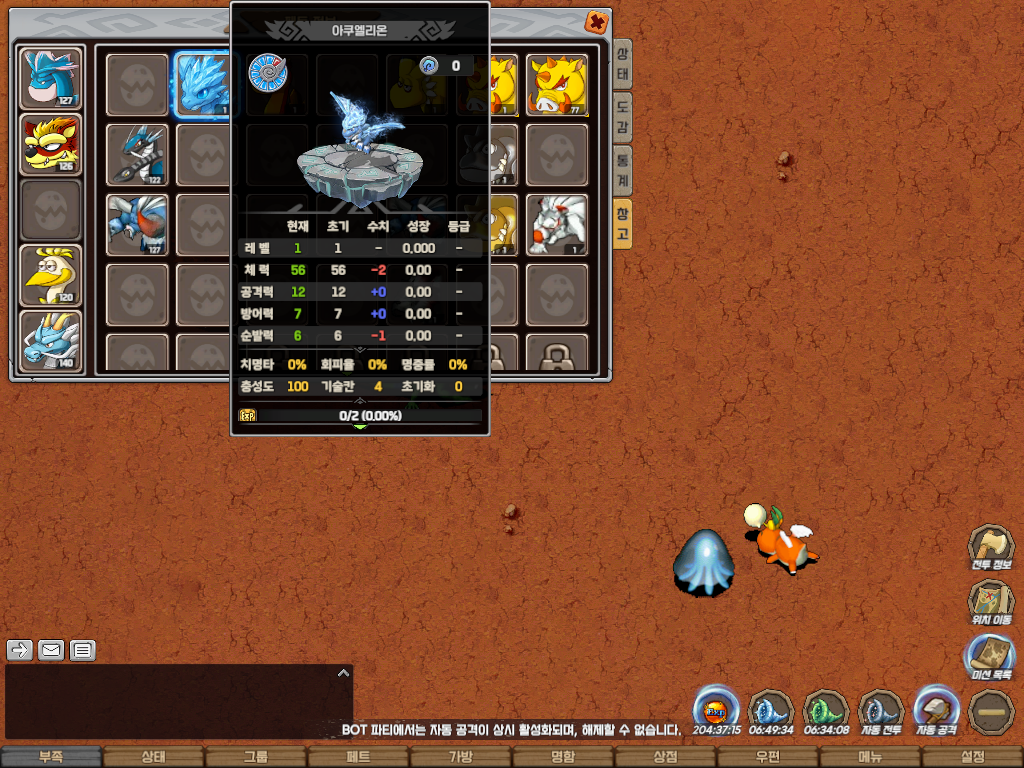1024x768 pixels.
Task: Open the 설정 settings menu
Action: [972, 758]
